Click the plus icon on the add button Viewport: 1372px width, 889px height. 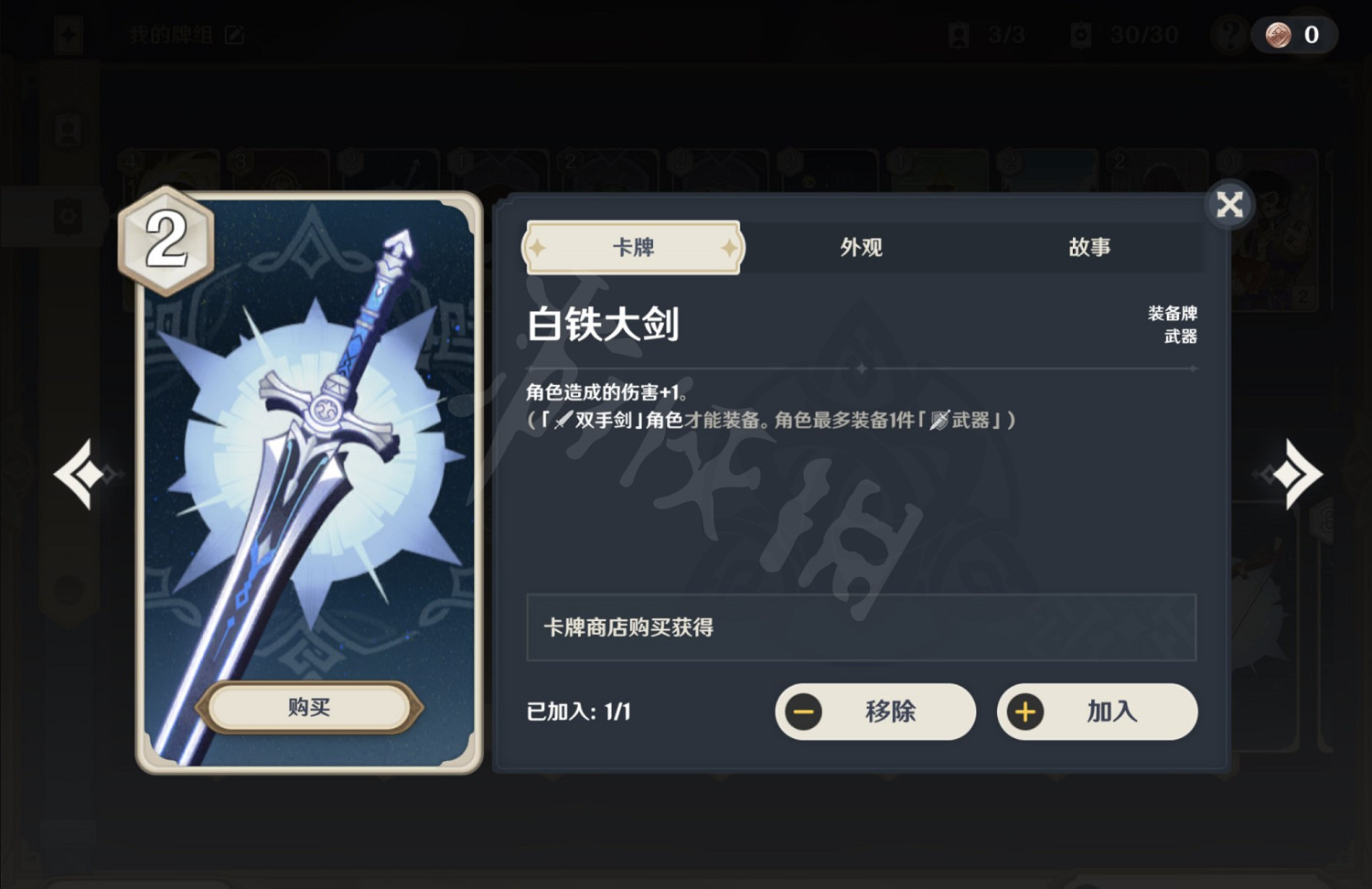[1024, 712]
